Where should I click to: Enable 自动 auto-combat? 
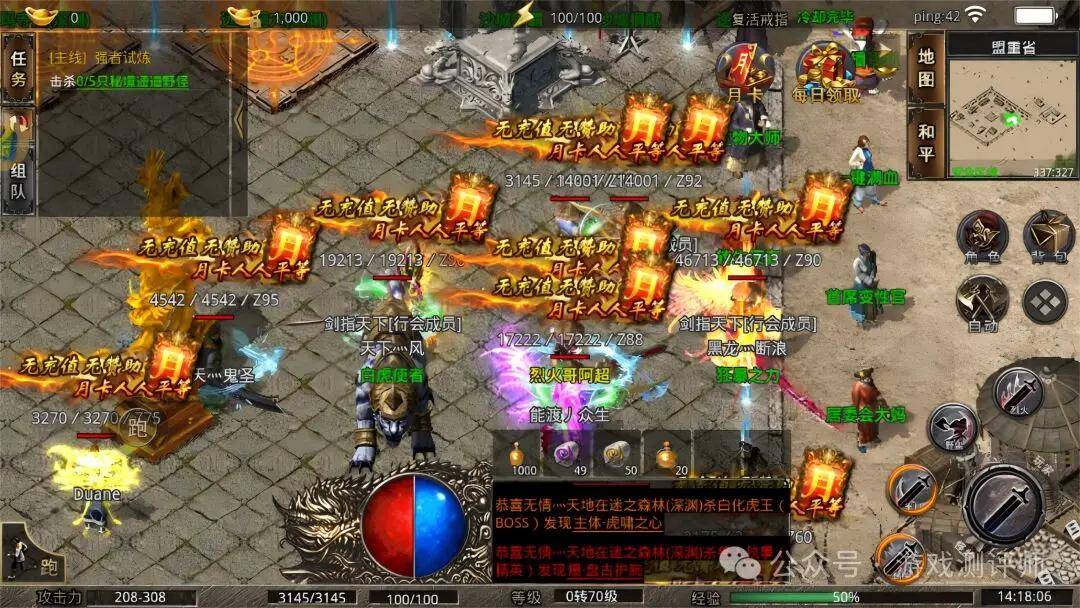(x=981, y=303)
